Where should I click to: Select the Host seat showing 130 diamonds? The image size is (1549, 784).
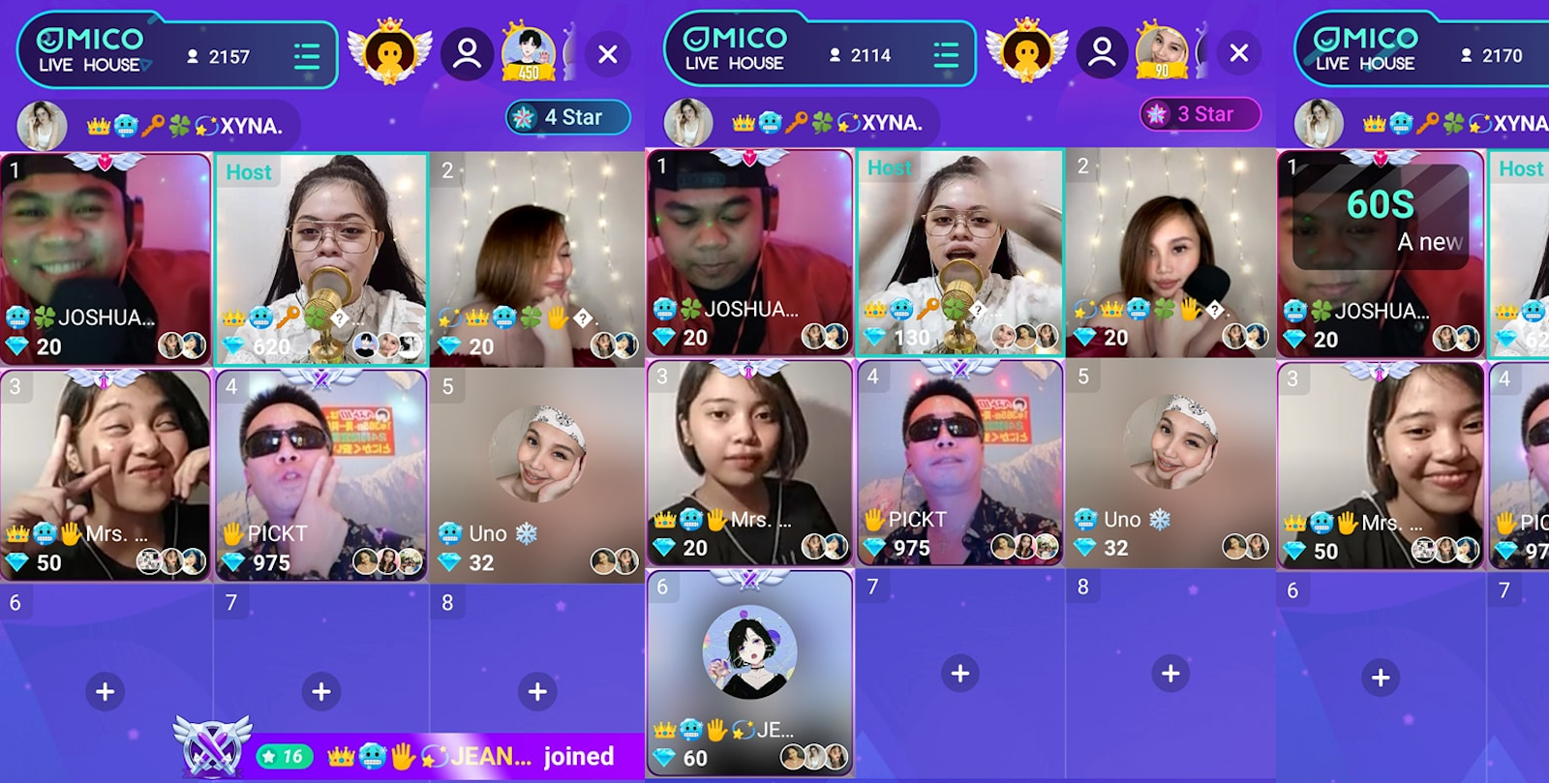959,252
